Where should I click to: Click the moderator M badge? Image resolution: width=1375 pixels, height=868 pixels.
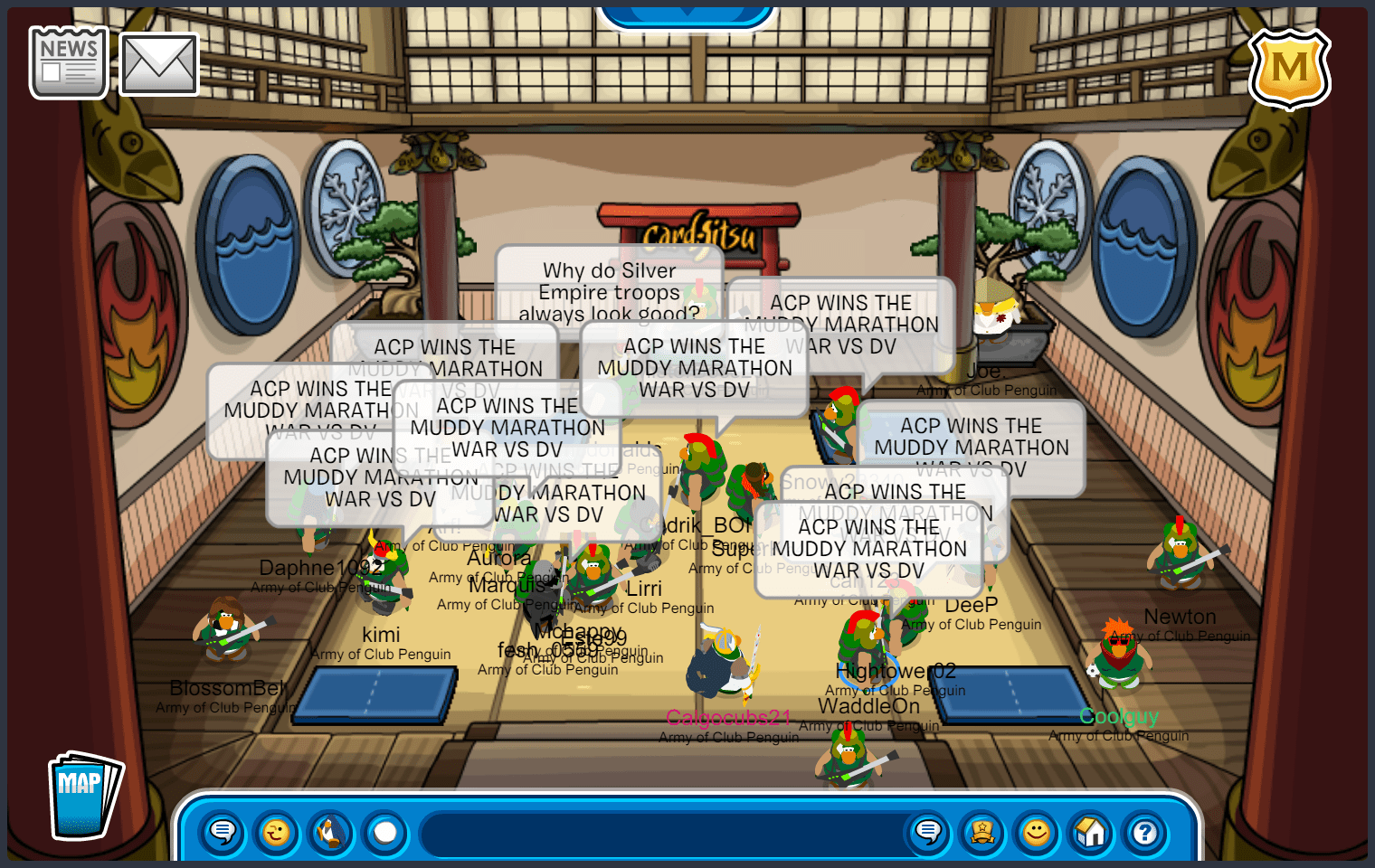(1289, 69)
